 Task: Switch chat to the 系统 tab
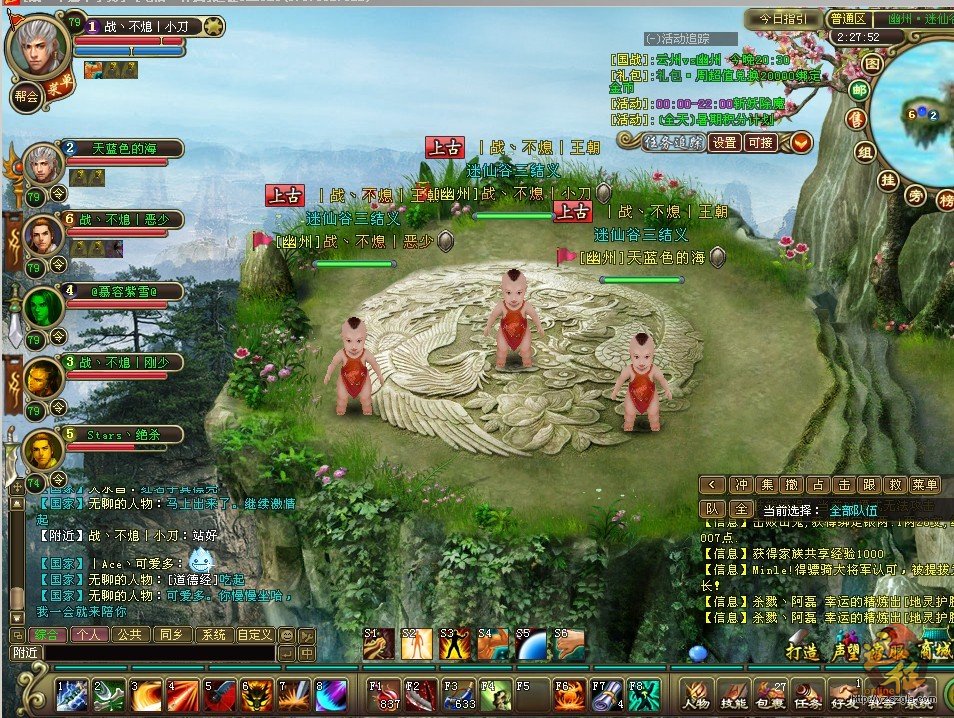point(212,634)
